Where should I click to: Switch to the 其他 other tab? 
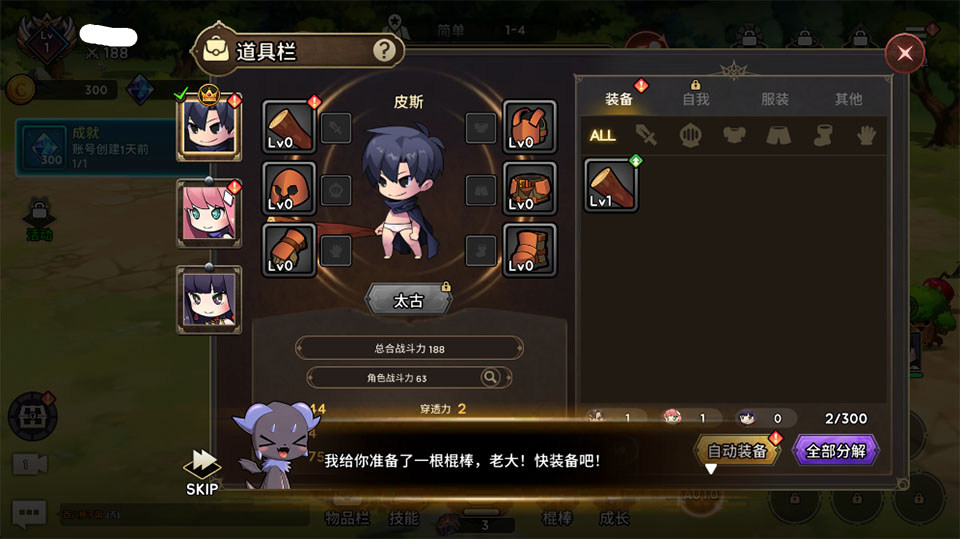[x=848, y=100]
